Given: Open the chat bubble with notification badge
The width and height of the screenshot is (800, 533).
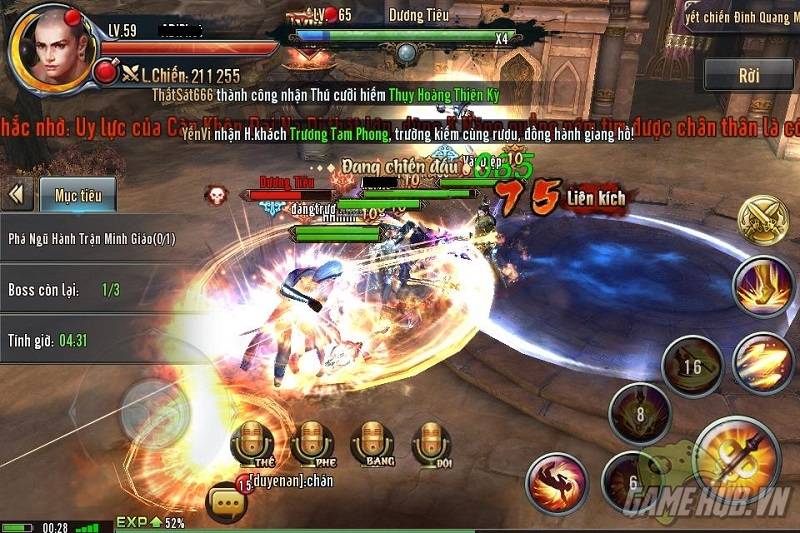Looking at the screenshot, I should (x=227, y=499).
